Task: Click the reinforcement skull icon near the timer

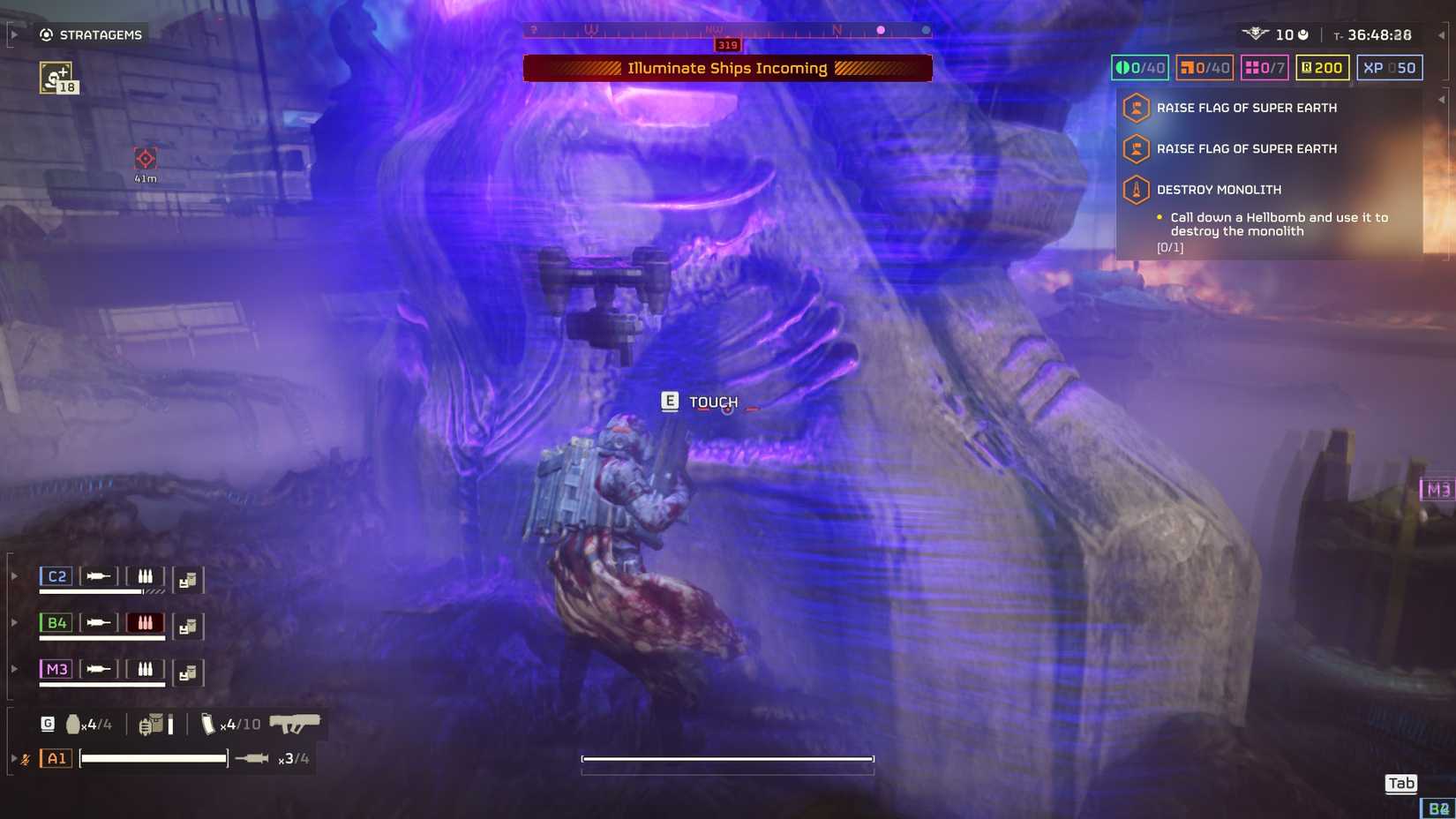Action: click(1257, 34)
